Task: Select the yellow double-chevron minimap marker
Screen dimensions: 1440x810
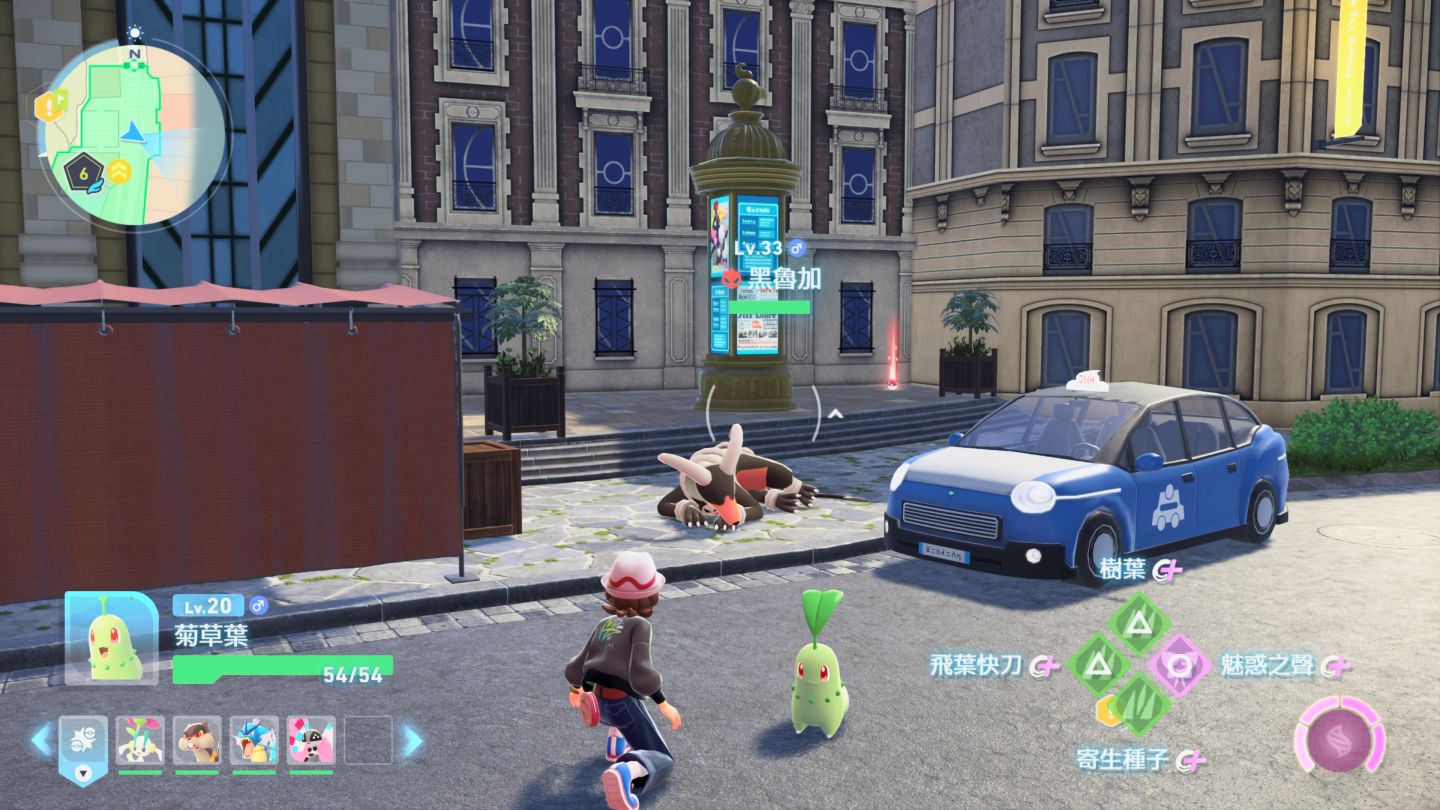Action: (120, 172)
